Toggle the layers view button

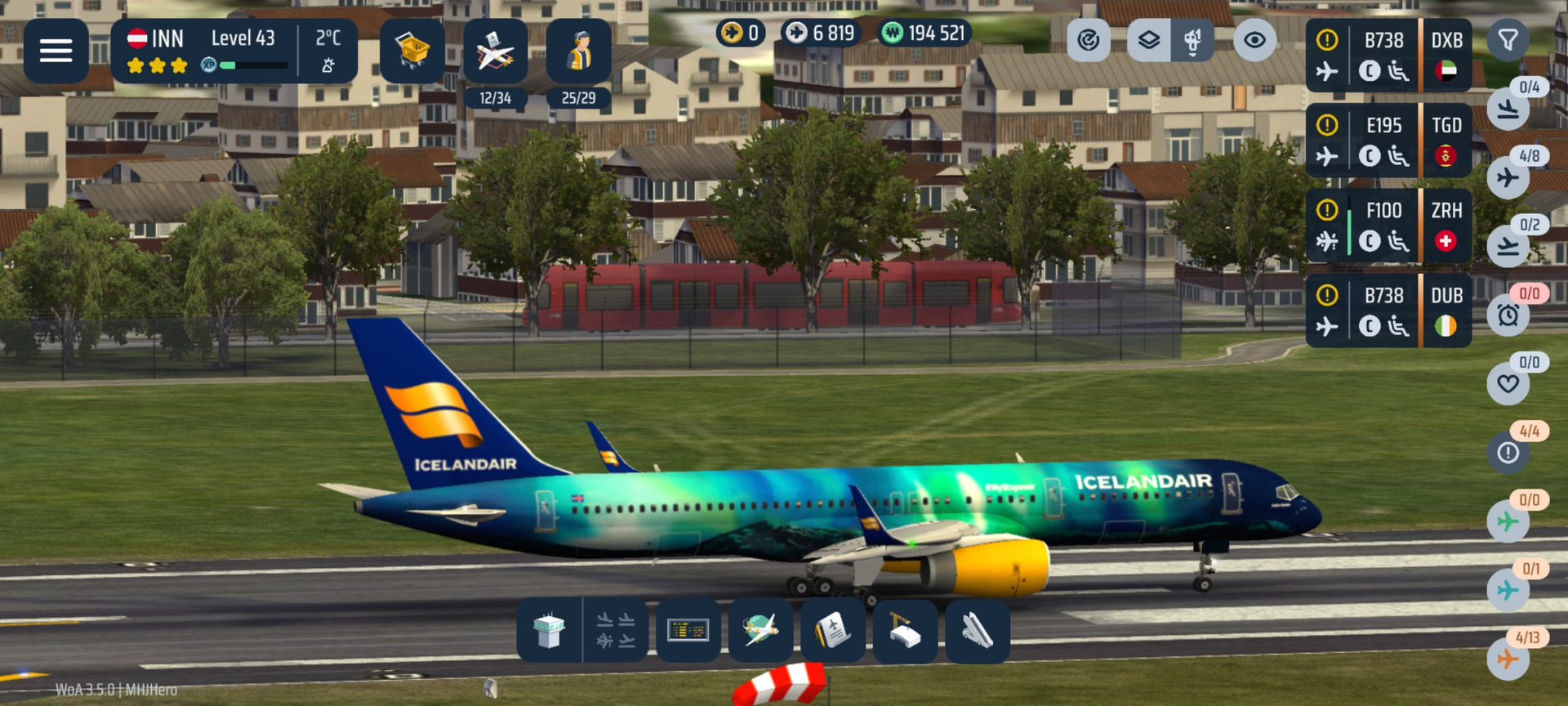(x=1148, y=40)
